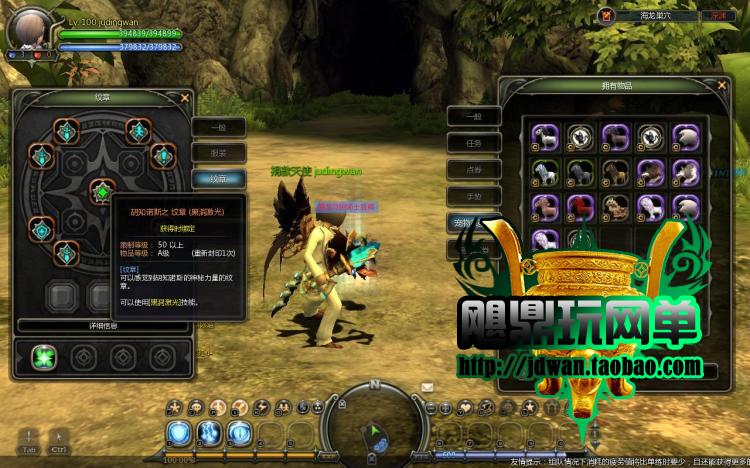
Task: Select the glowing green skill crest slot
Action: click(x=43, y=356)
